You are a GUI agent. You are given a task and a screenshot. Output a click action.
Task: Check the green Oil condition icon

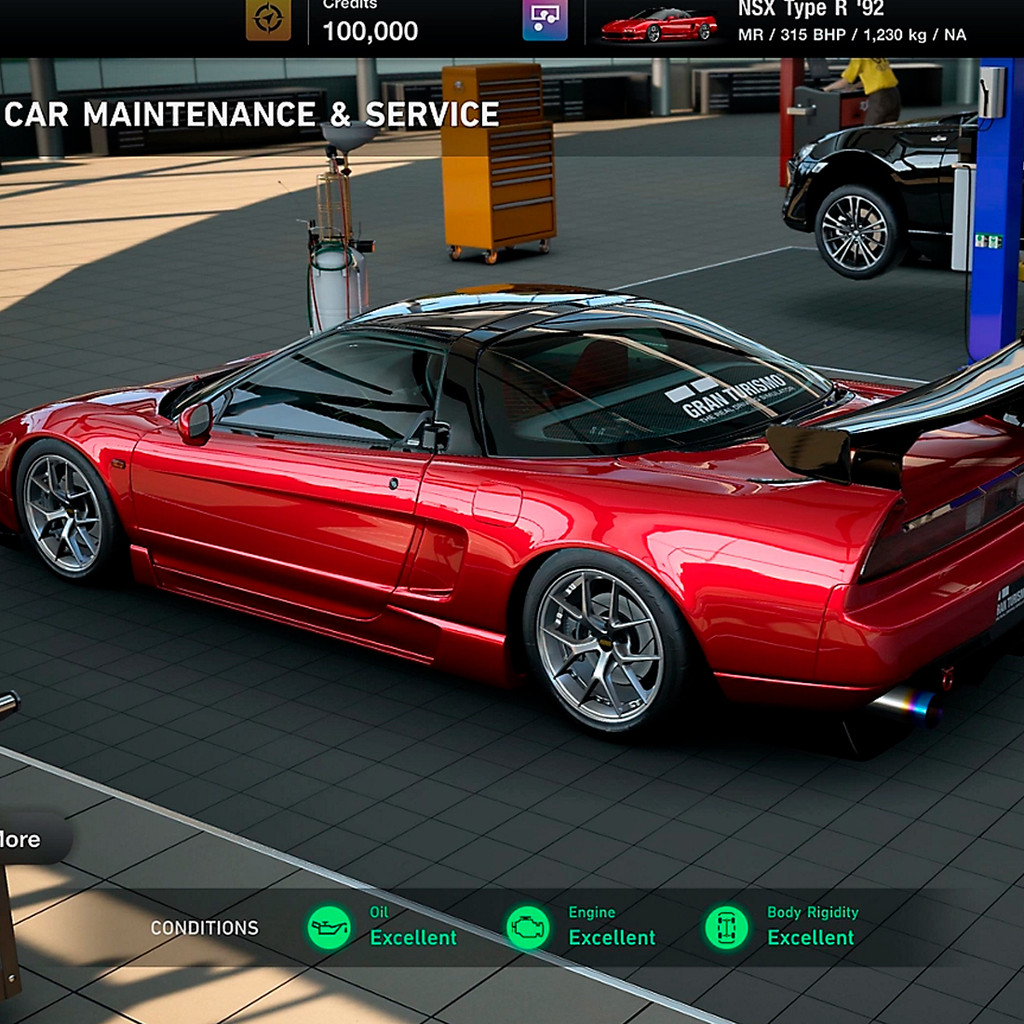click(x=329, y=927)
